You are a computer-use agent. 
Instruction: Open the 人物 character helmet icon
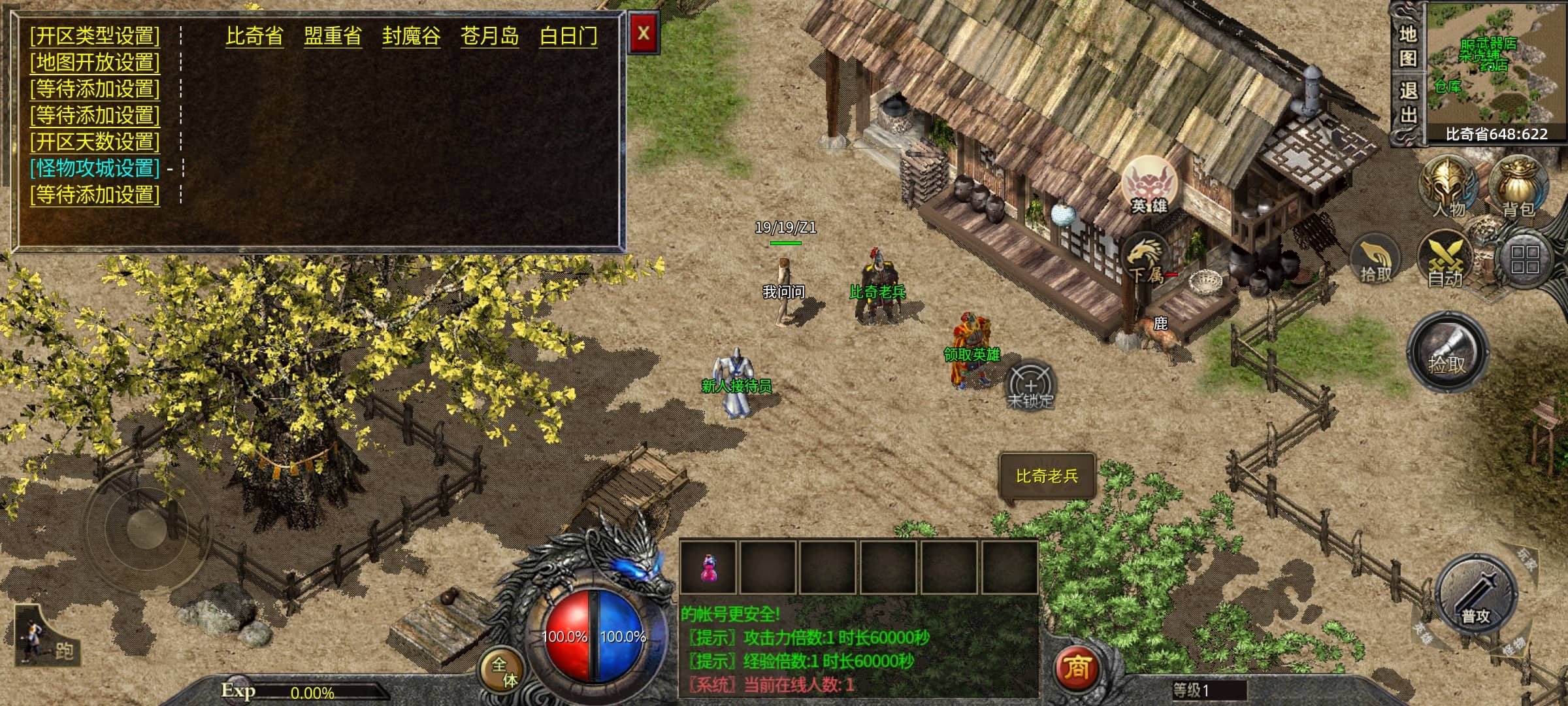1449,187
